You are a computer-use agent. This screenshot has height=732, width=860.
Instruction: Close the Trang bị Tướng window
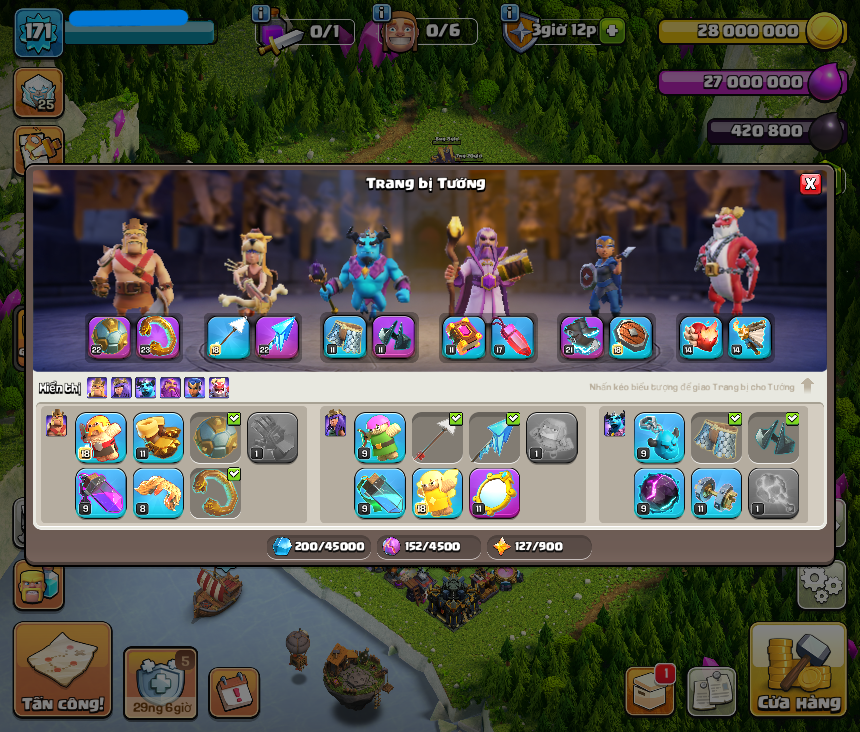click(810, 183)
